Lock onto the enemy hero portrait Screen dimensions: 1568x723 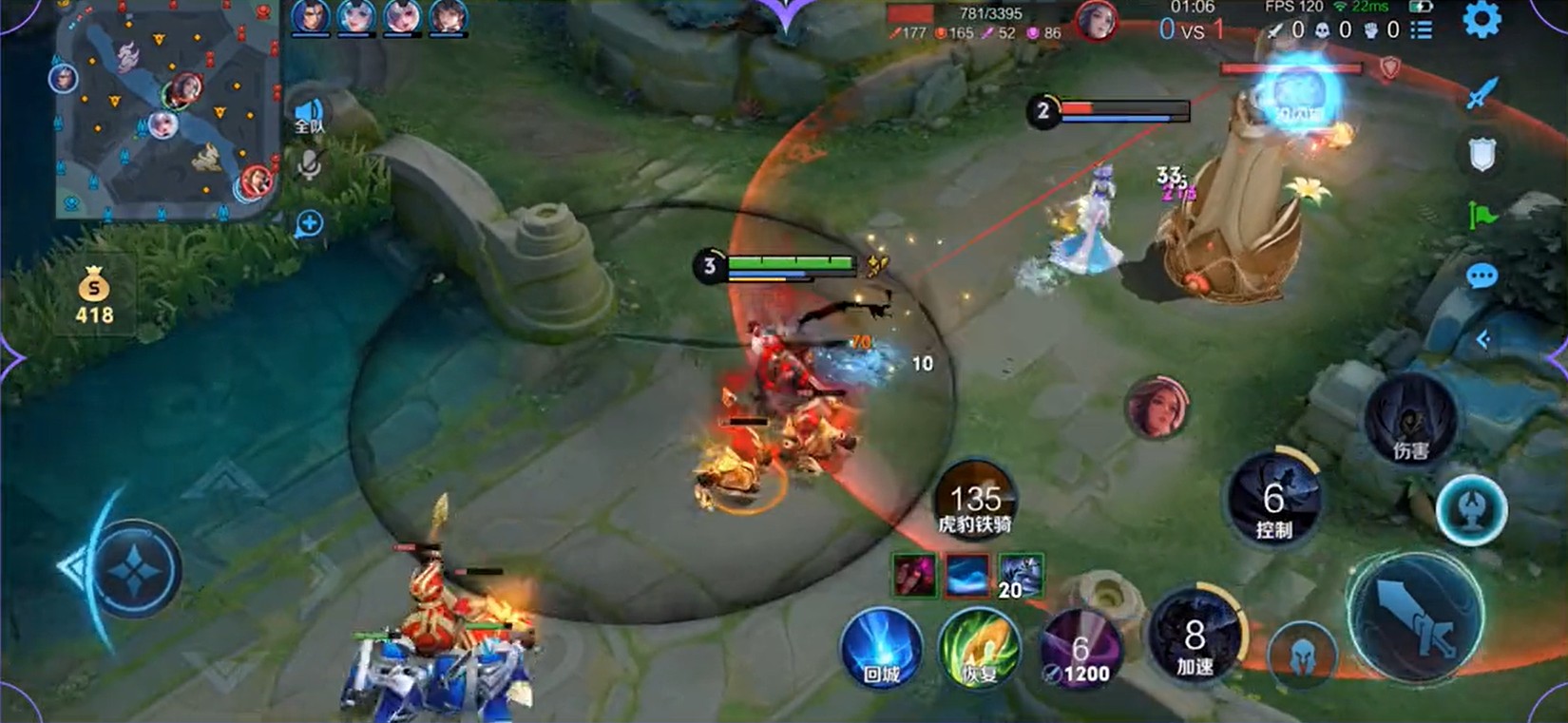[1157, 409]
